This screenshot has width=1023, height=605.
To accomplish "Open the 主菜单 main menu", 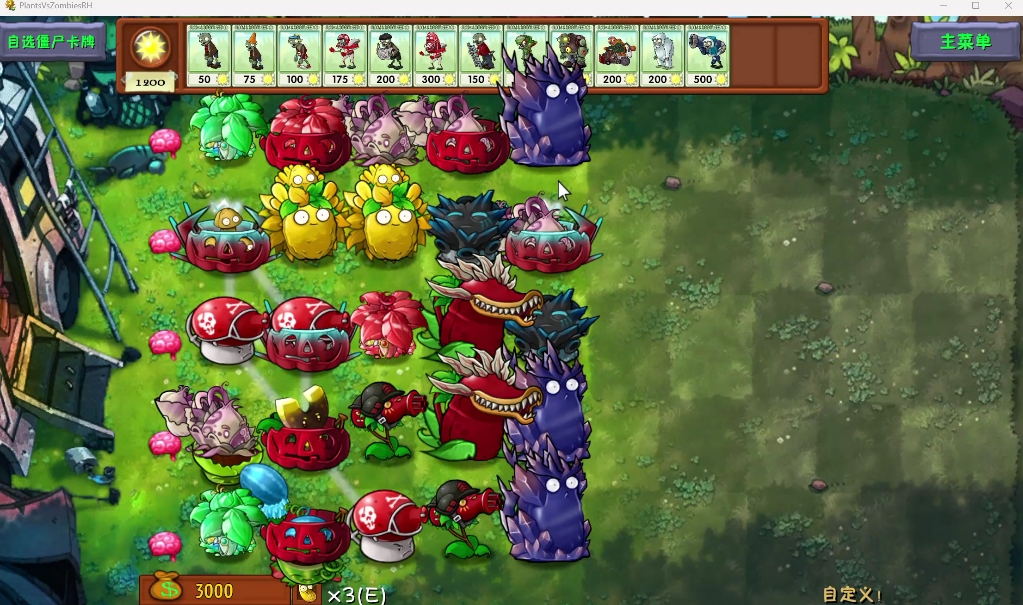I will 965,41.
